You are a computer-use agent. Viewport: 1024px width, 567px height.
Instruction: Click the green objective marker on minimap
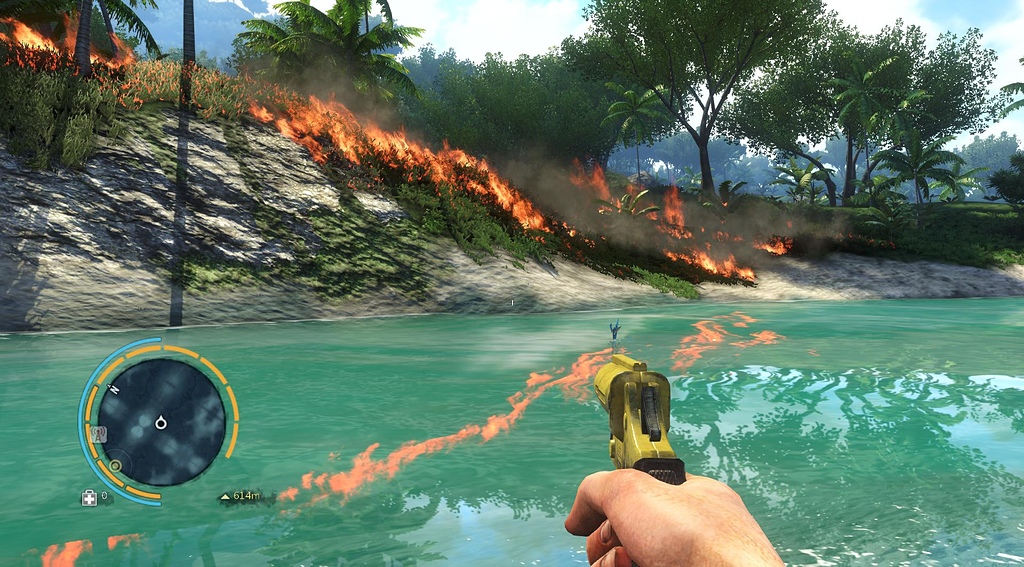point(116,465)
